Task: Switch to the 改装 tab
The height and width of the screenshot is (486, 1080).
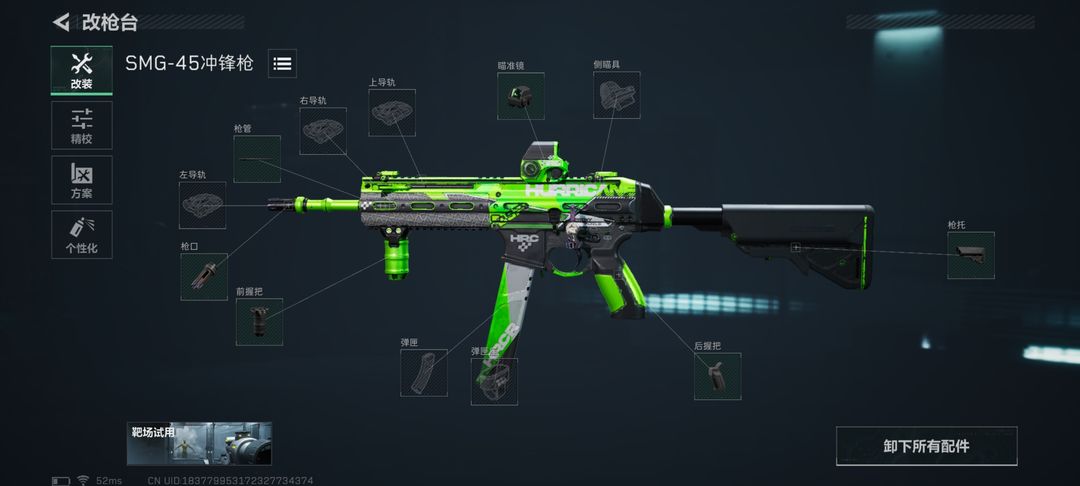Action: pos(82,70)
